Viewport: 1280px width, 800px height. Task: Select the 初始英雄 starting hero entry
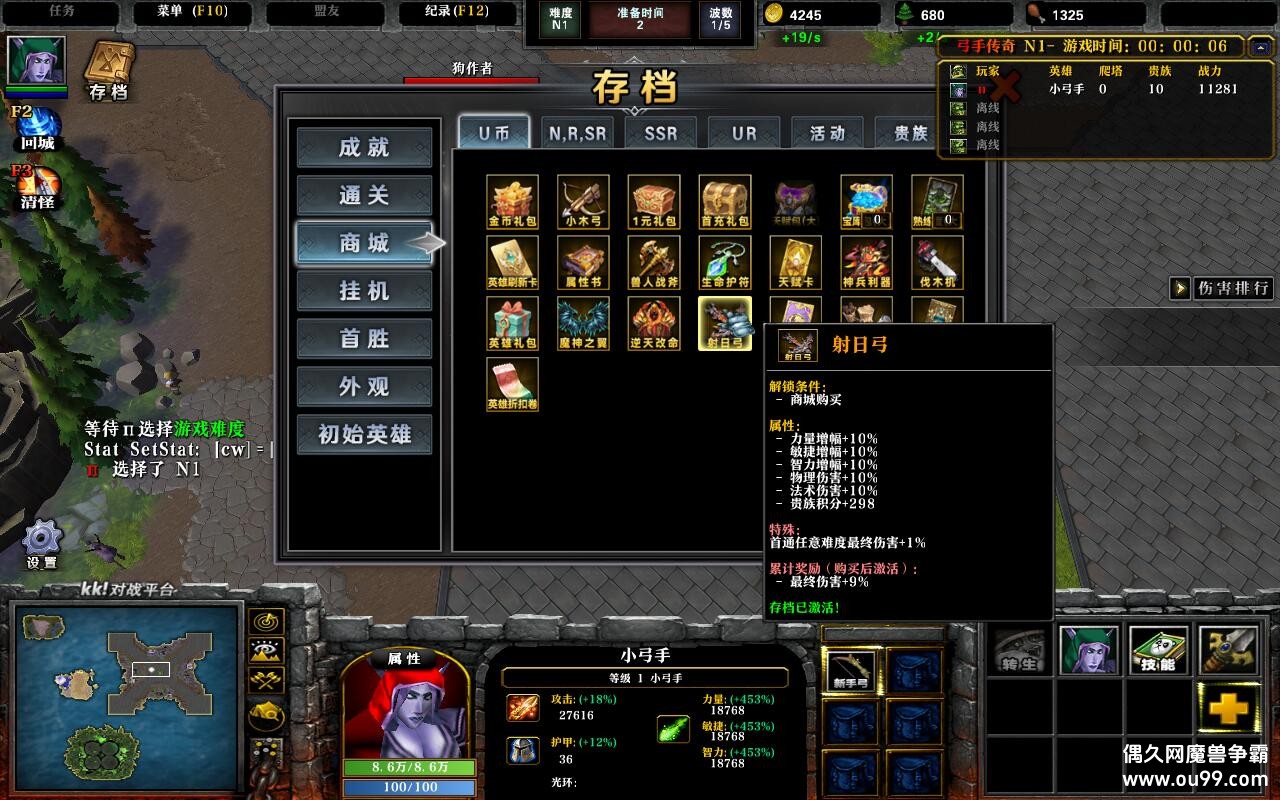[x=364, y=435]
